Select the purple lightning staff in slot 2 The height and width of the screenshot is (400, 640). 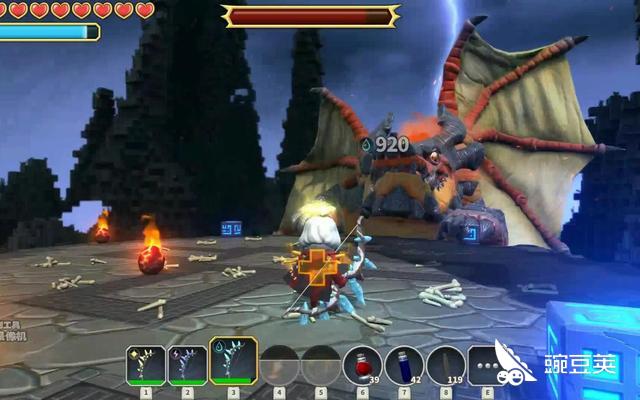tap(188, 365)
